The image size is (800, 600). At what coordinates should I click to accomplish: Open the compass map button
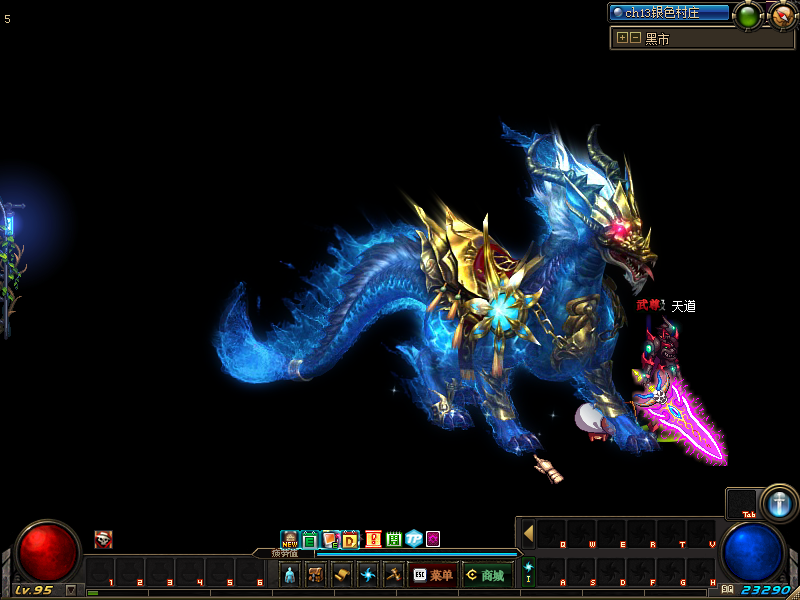(x=782, y=15)
